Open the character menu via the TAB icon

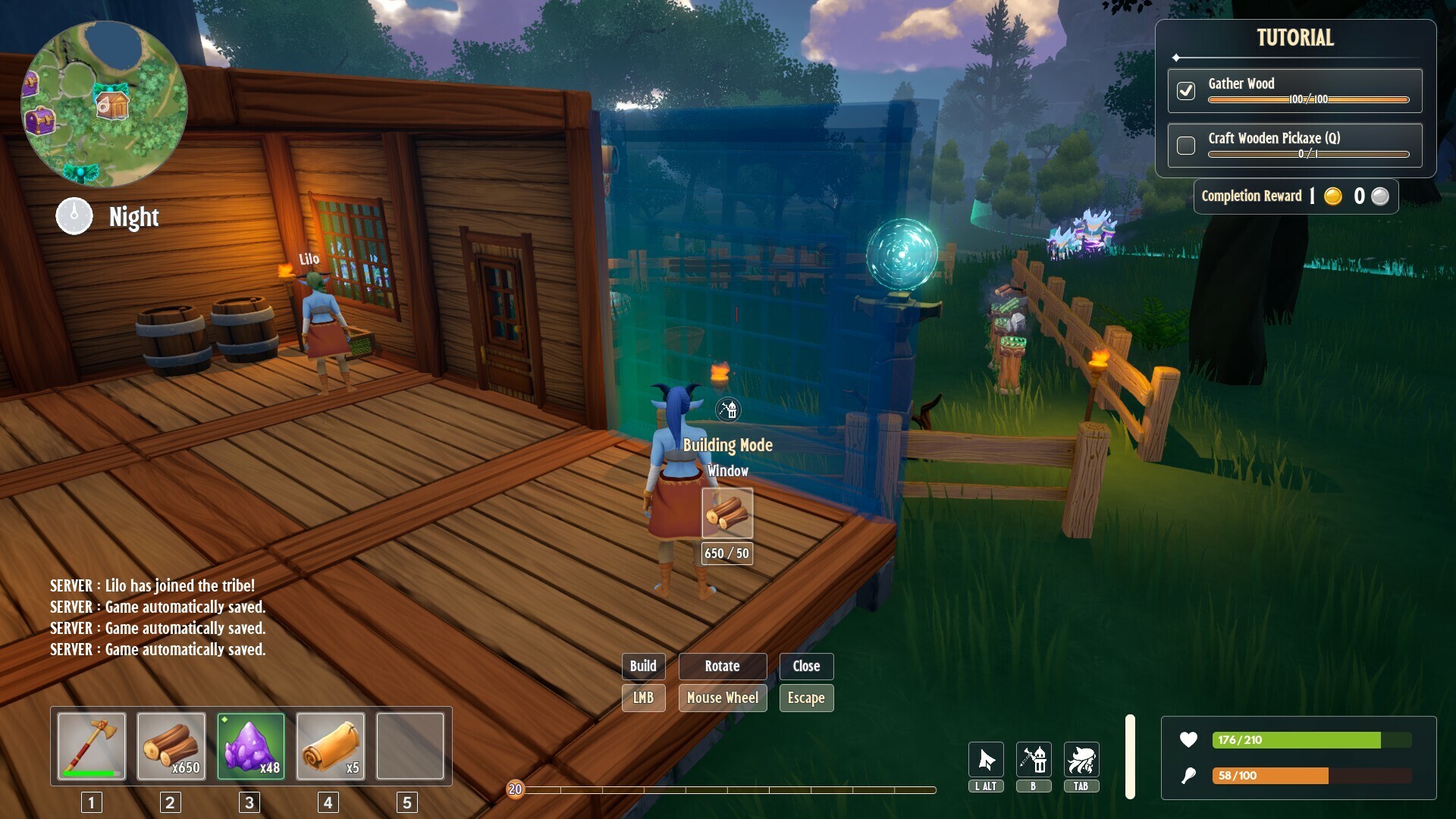point(1082,761)
